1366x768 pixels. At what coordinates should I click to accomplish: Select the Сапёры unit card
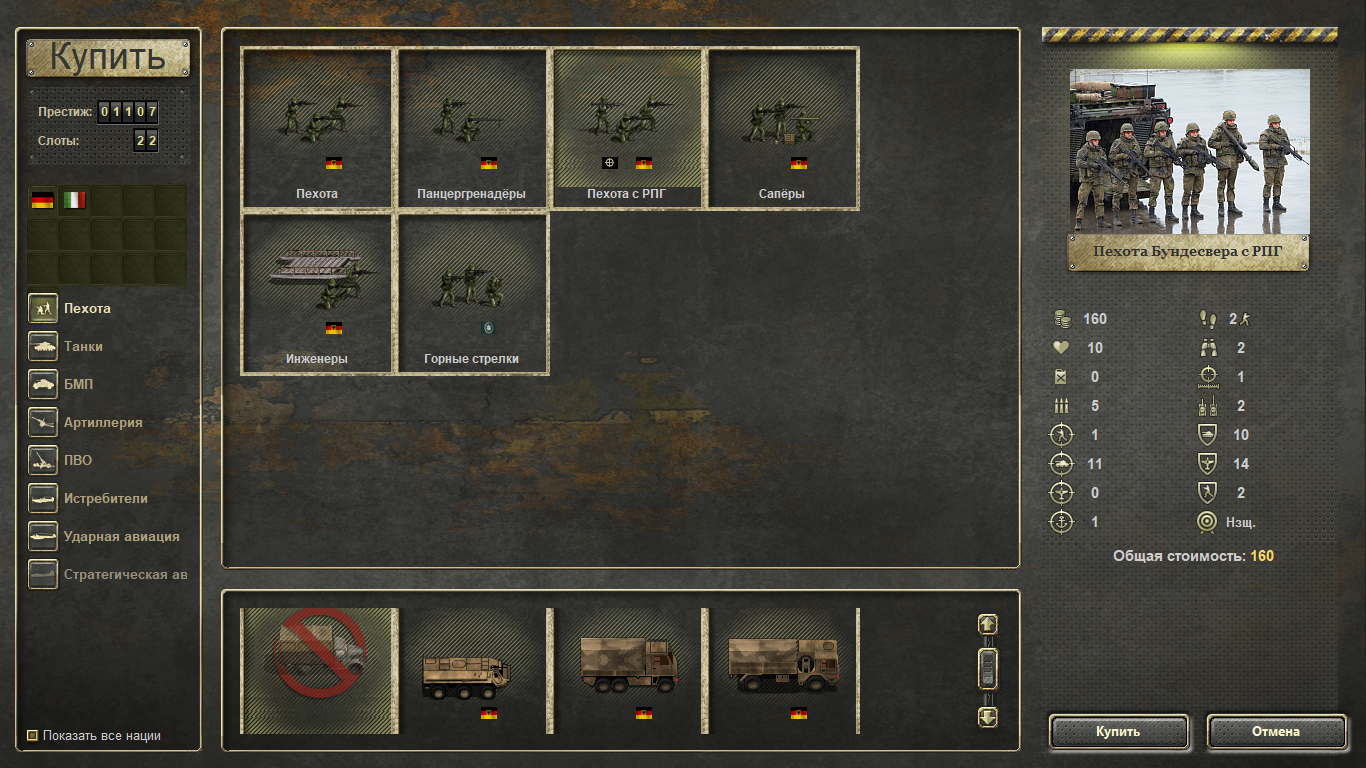coord(782,128)
